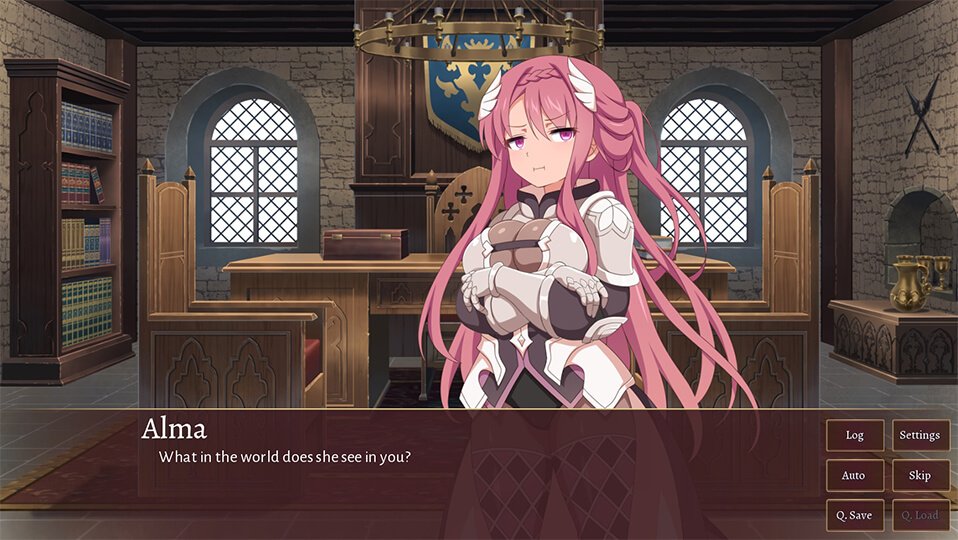Make a quick save with Q. Save
The width and height of the screenshot is (958, 540).
tap(854, 515)
